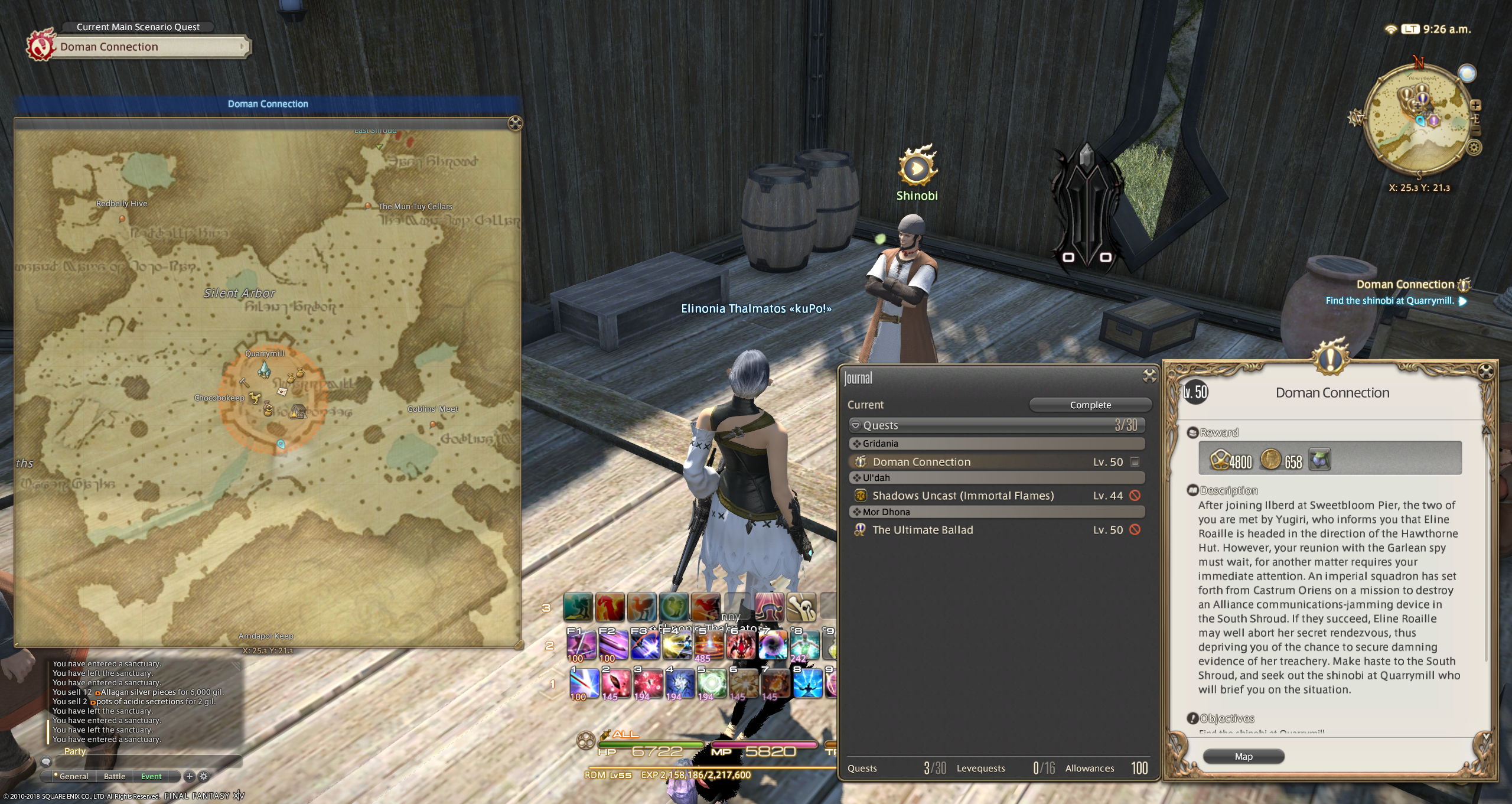Switch chat to the Battle tab

tap(115, 776)
